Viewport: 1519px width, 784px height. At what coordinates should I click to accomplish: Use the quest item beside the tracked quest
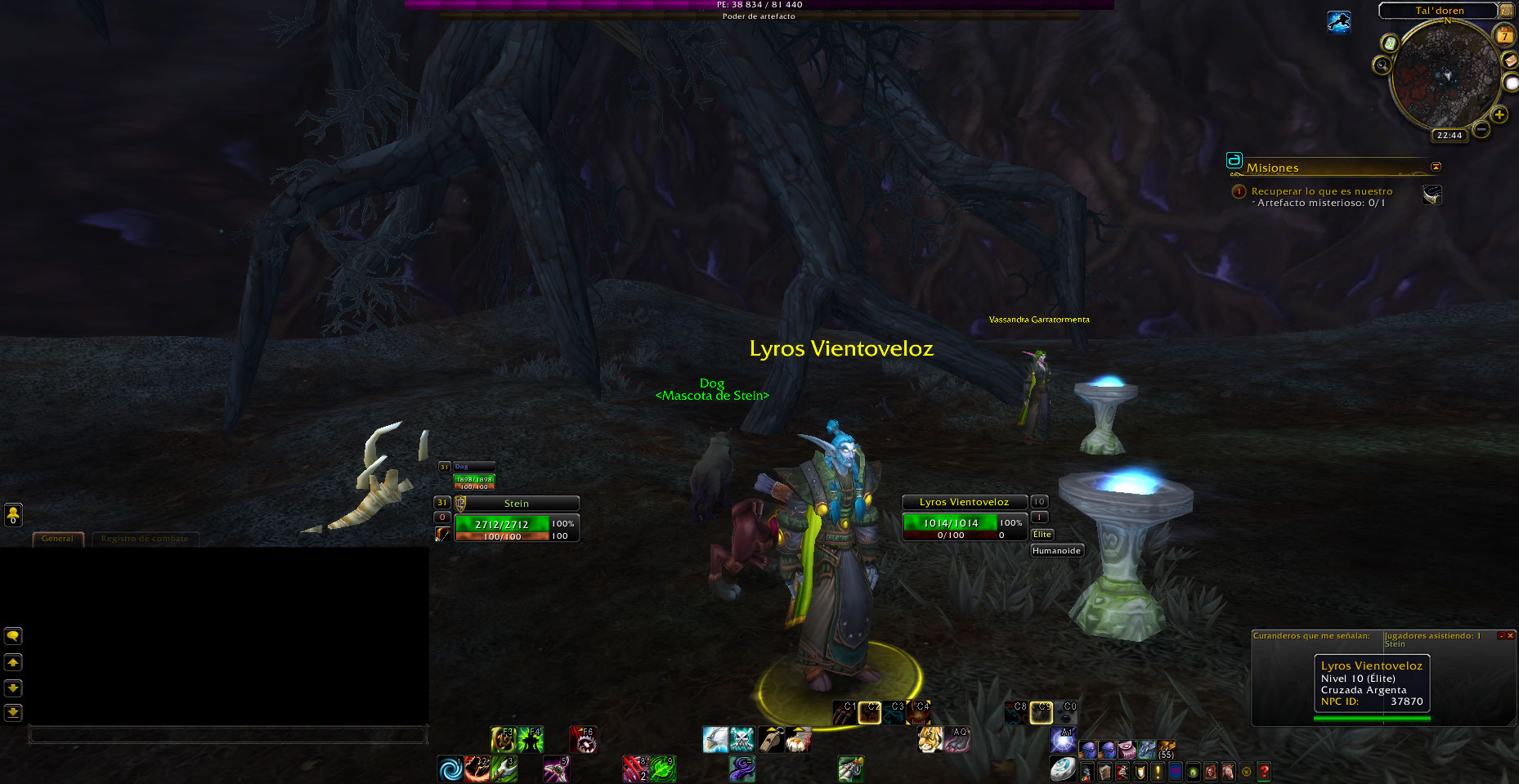(1432, 195)
